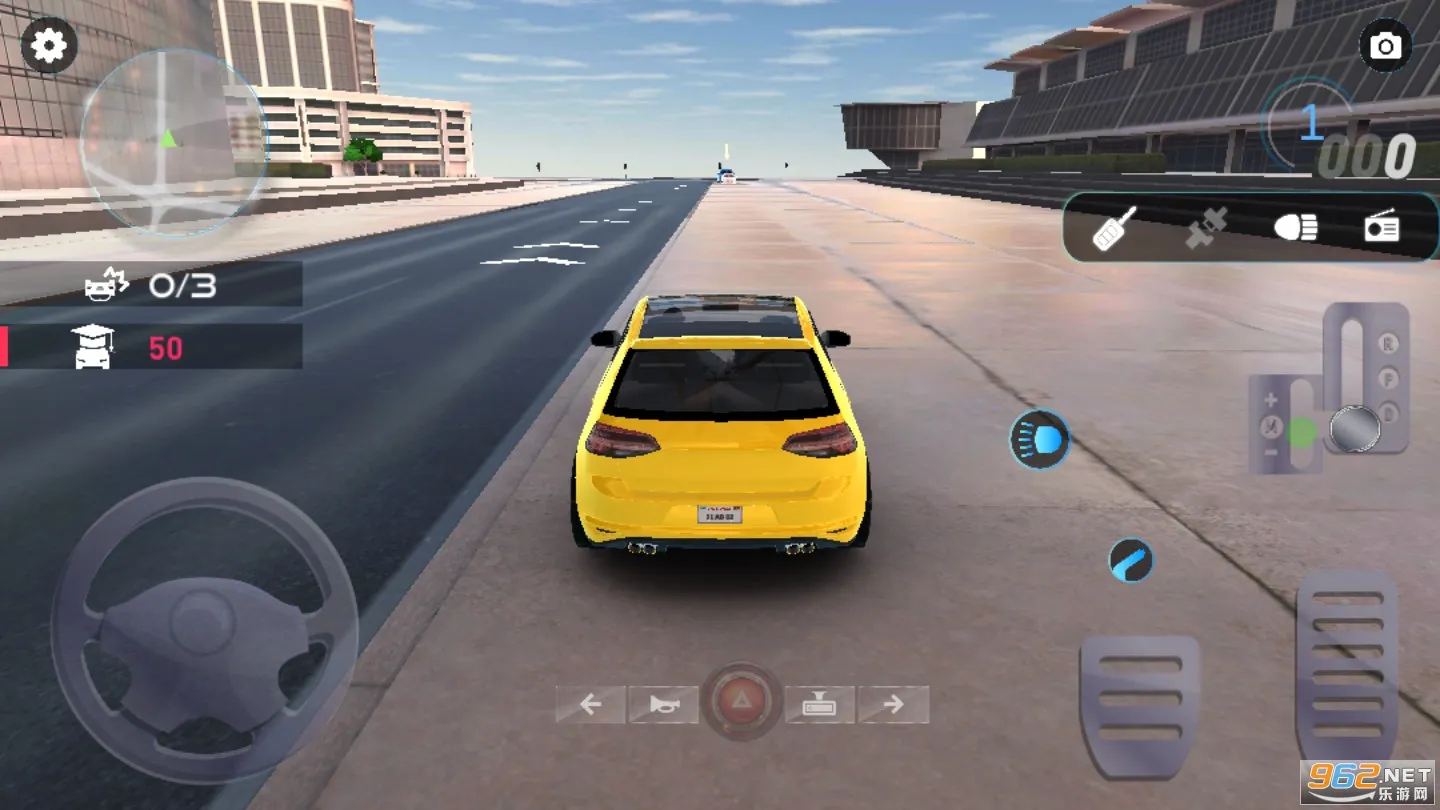Select F on the gear shifter
The width and height of the screenshot is (1440, 810).
click(1388, 377)
